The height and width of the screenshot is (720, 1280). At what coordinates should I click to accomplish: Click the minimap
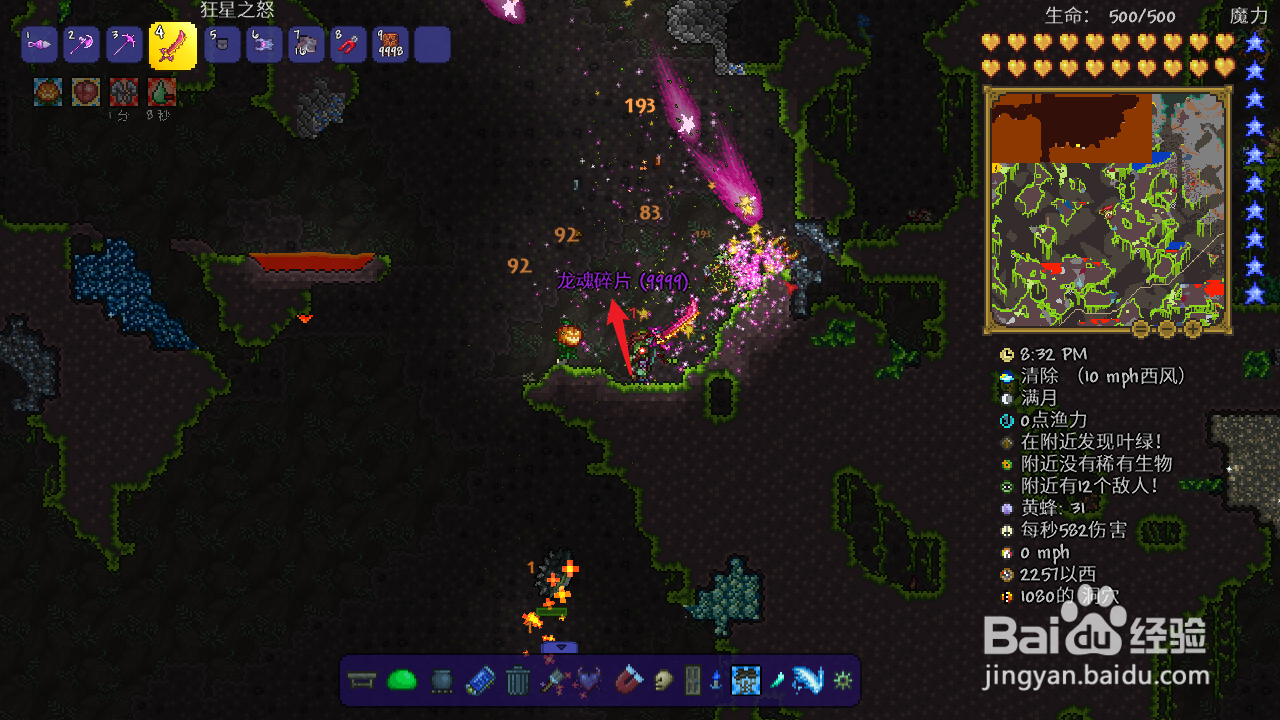1108,205
